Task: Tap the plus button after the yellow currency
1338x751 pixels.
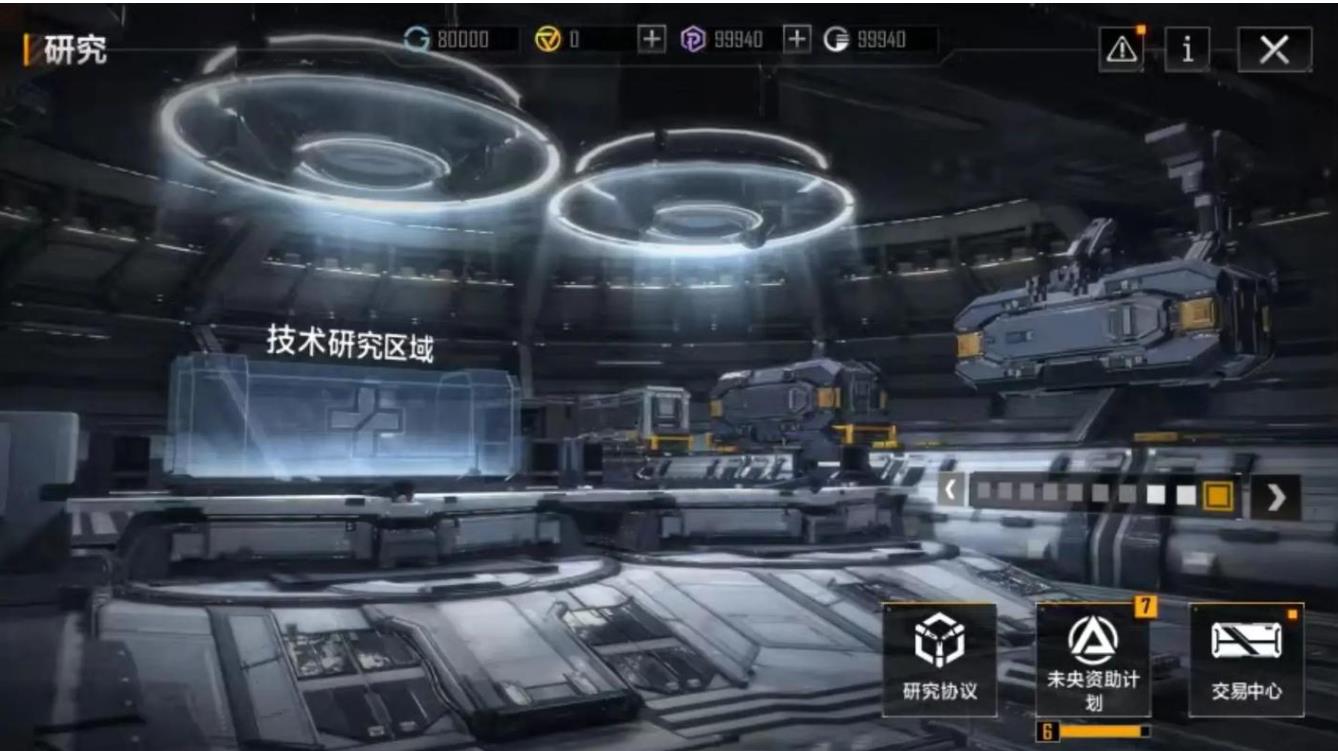Action: click(x=651, y=39)
